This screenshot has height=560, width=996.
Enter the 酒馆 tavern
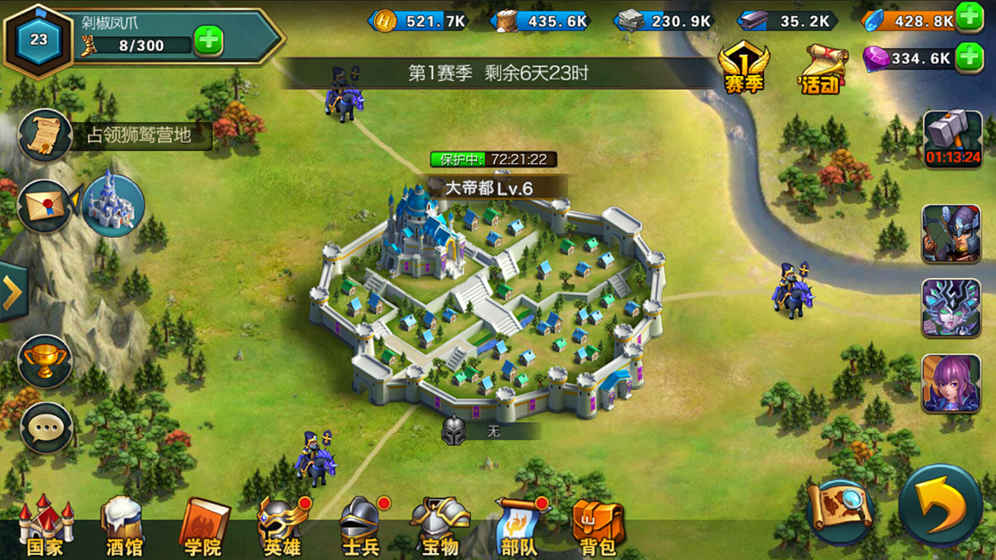(124, 525)
